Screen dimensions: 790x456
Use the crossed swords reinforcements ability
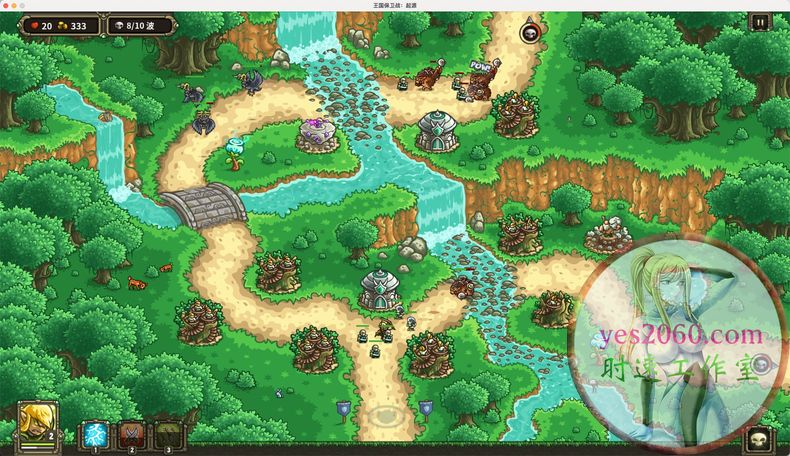coord(132,433)
